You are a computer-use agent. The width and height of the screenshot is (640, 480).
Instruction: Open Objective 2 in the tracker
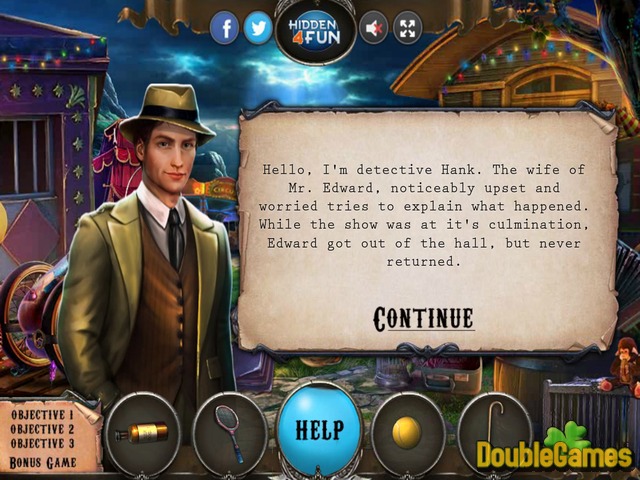[x=41, y=429]
